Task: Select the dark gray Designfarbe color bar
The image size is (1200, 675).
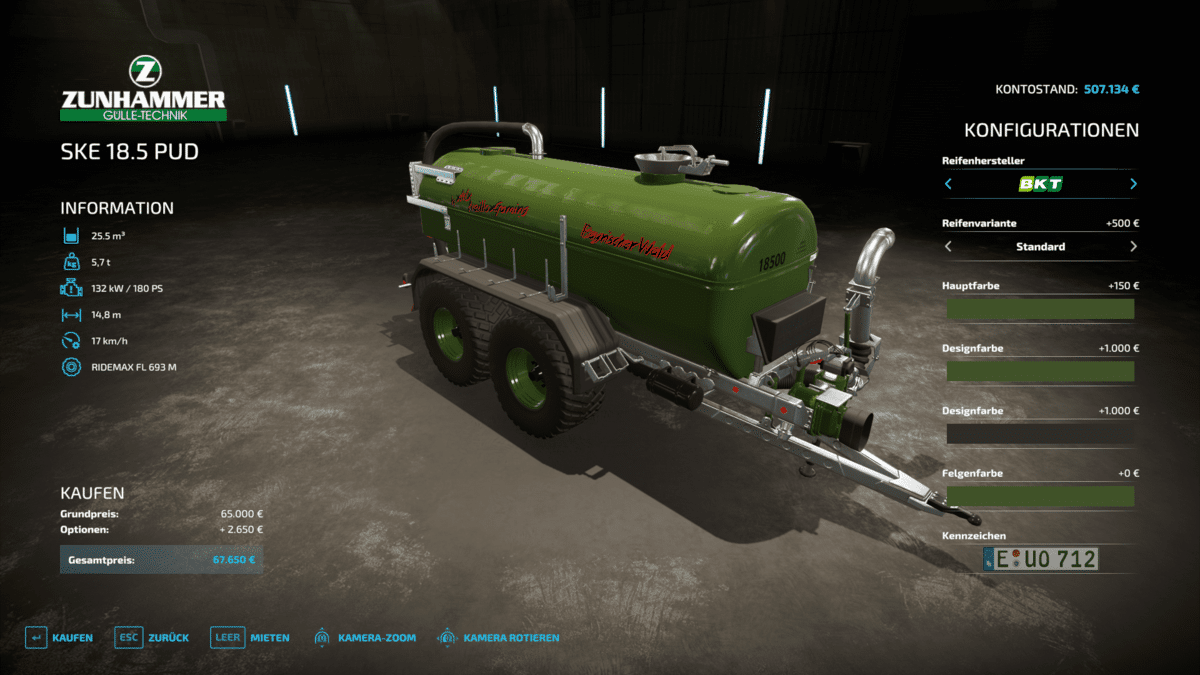Action: click(x=1040, y=434)
